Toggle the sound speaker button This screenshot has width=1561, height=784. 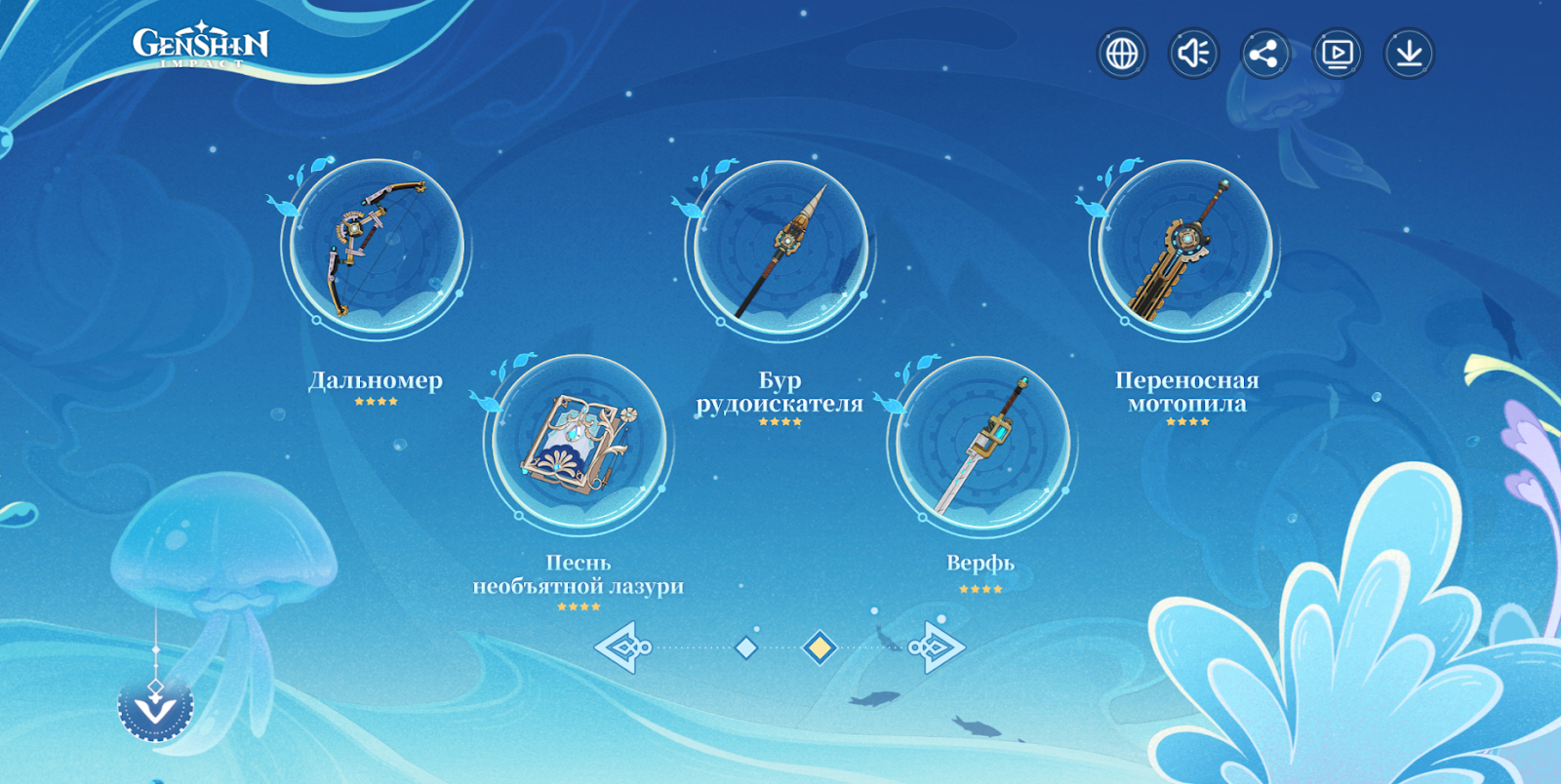[x=1193, y=54]
